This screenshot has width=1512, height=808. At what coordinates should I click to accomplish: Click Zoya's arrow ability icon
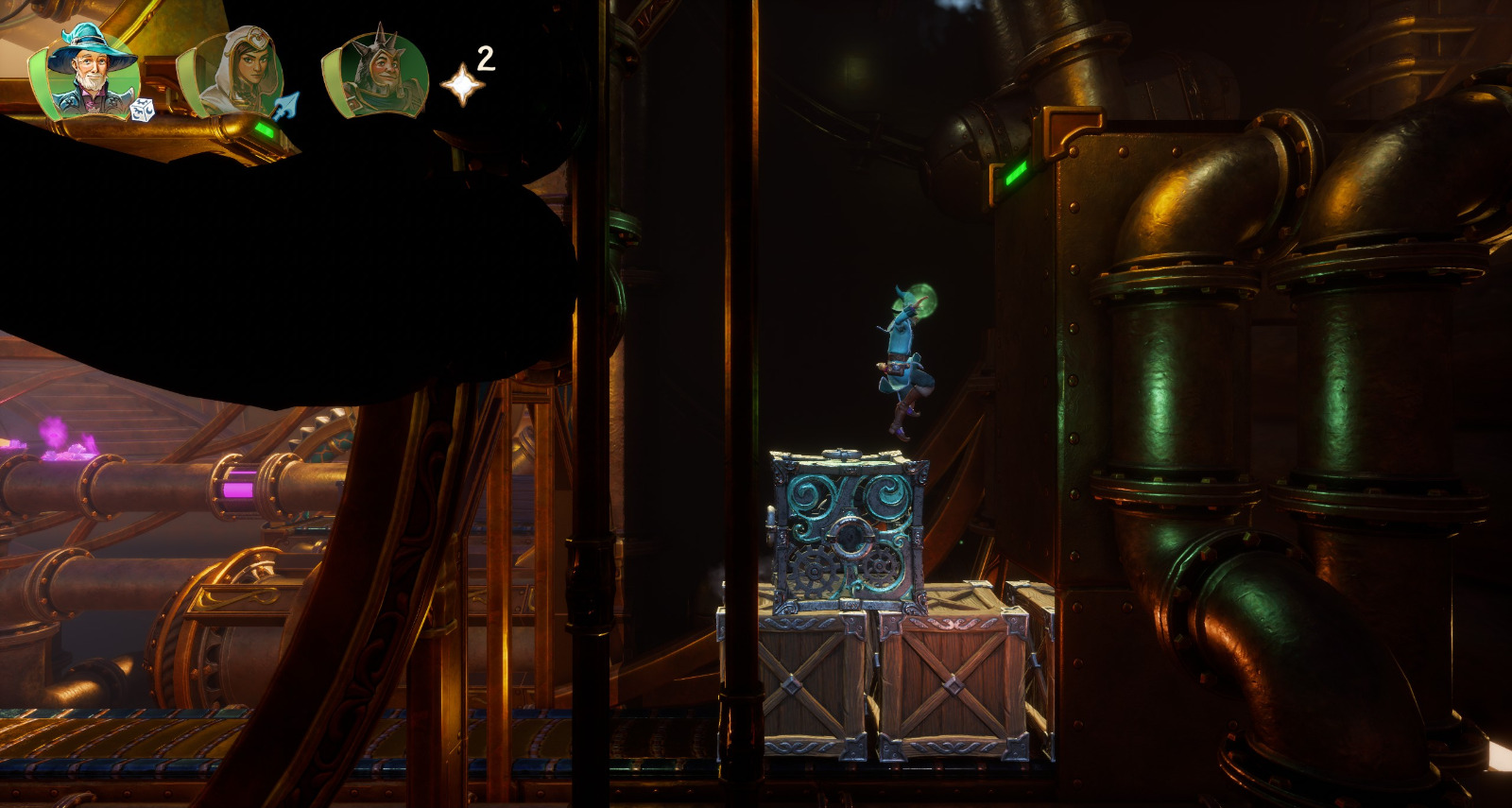pyautogui.click(x=286, y=104)
